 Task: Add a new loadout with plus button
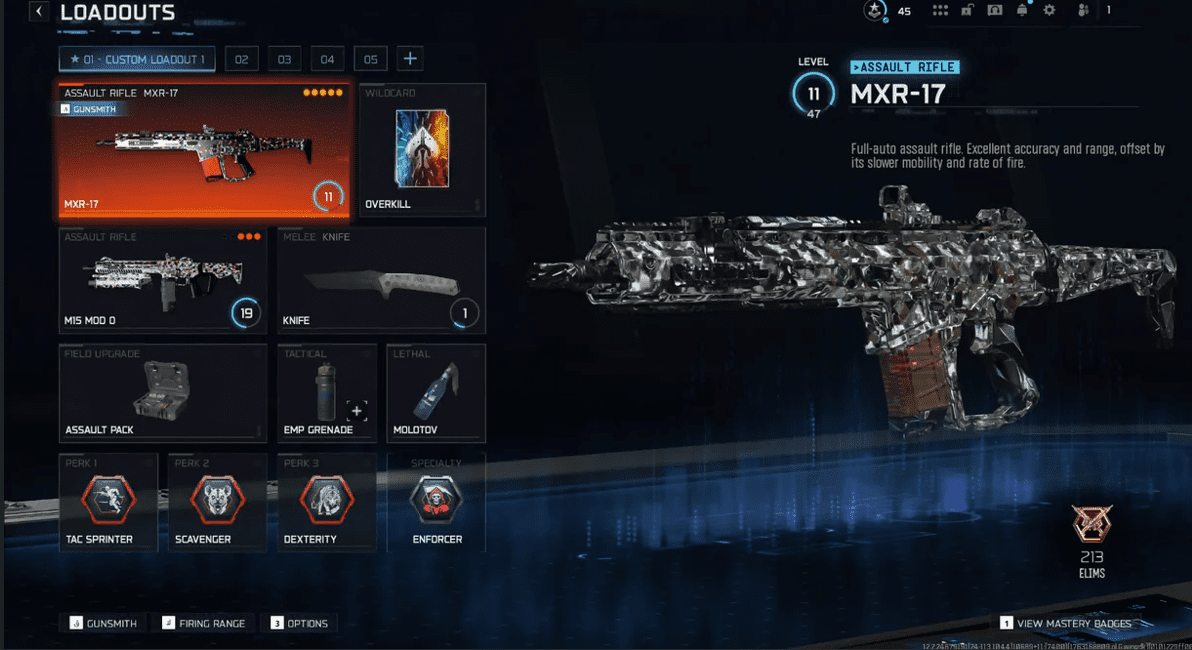pos(410,59)
